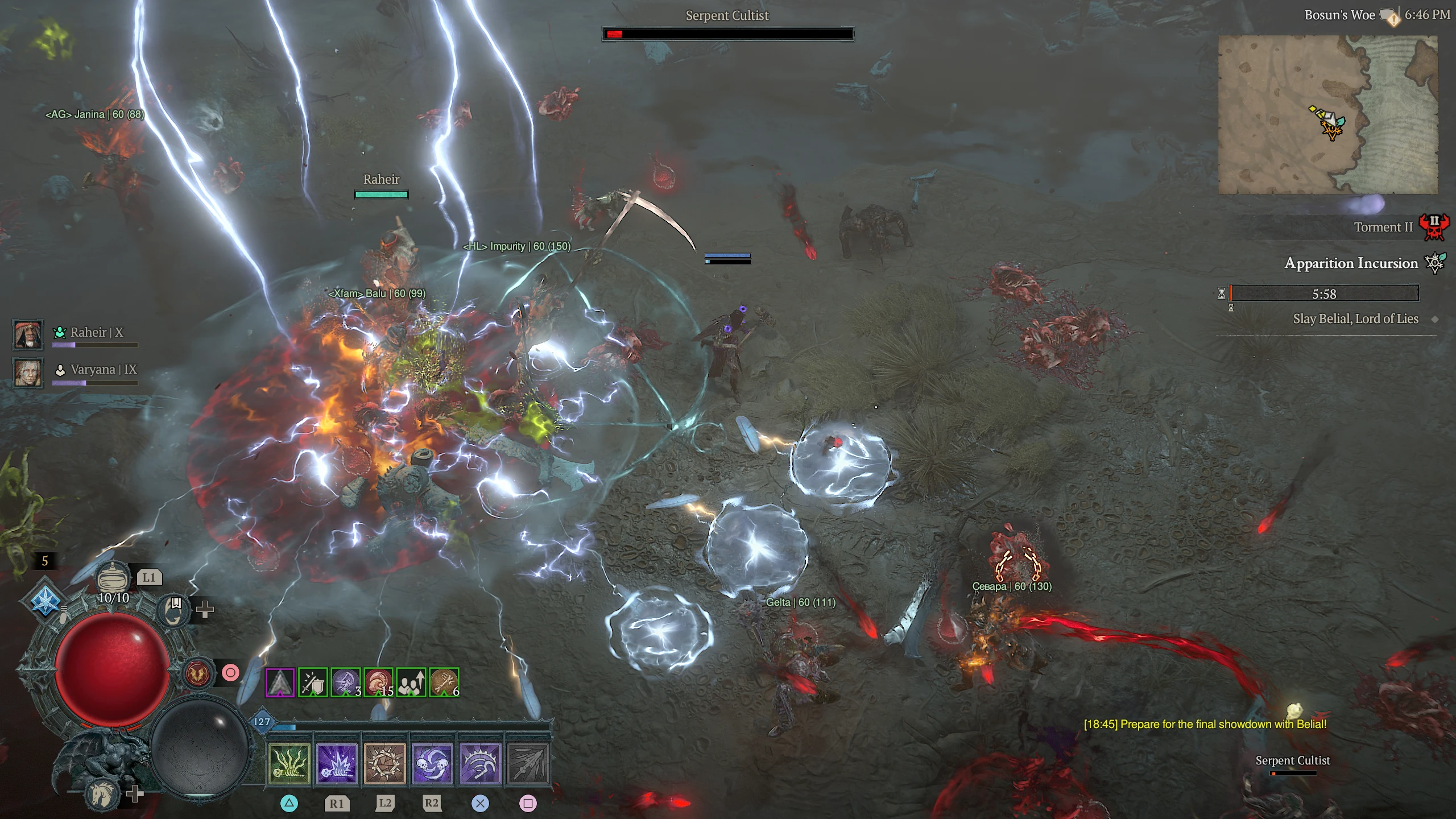Activate the red bat evade icon

198,673
